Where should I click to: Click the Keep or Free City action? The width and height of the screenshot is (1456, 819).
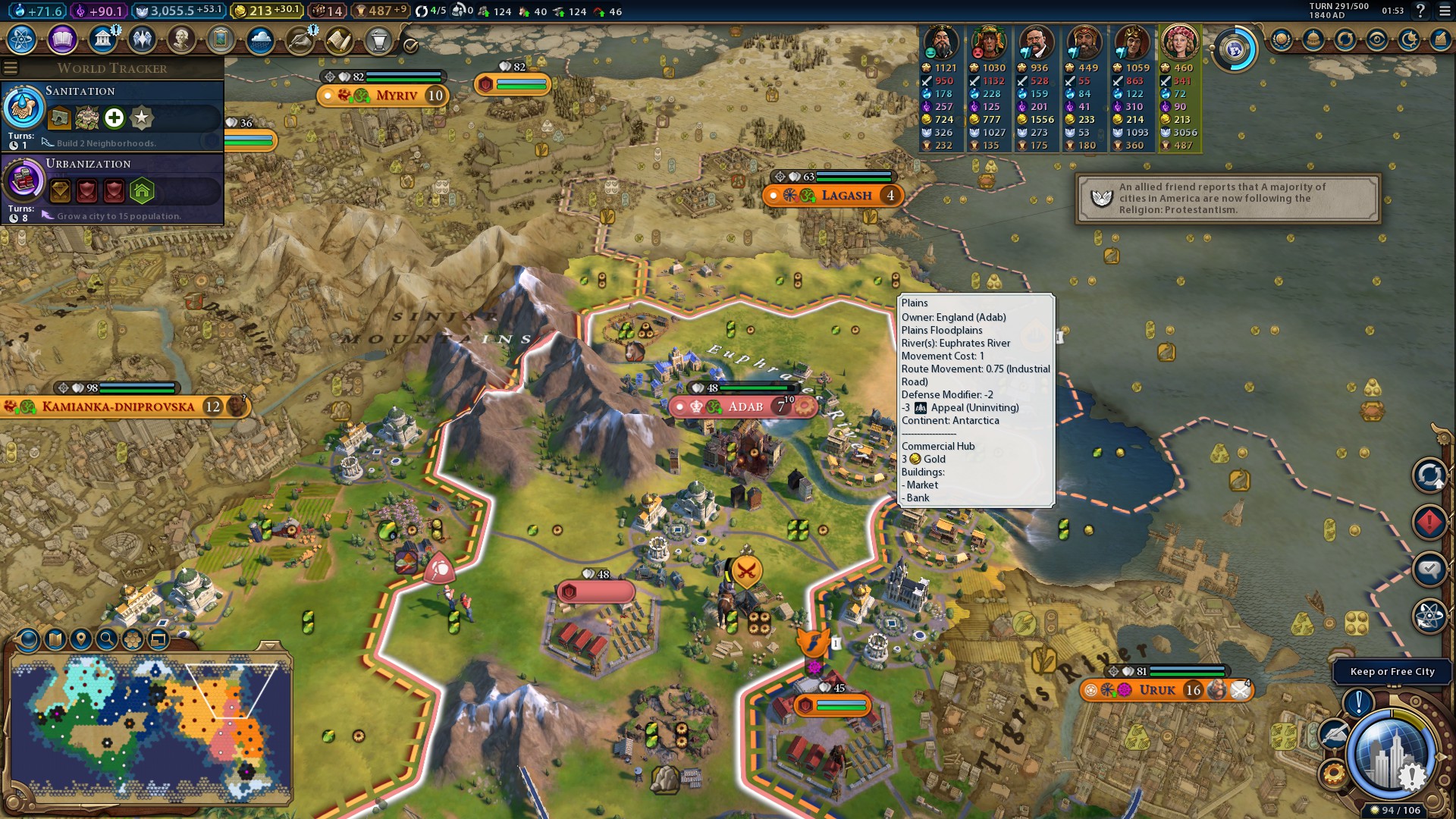(x=1392, y=672)
